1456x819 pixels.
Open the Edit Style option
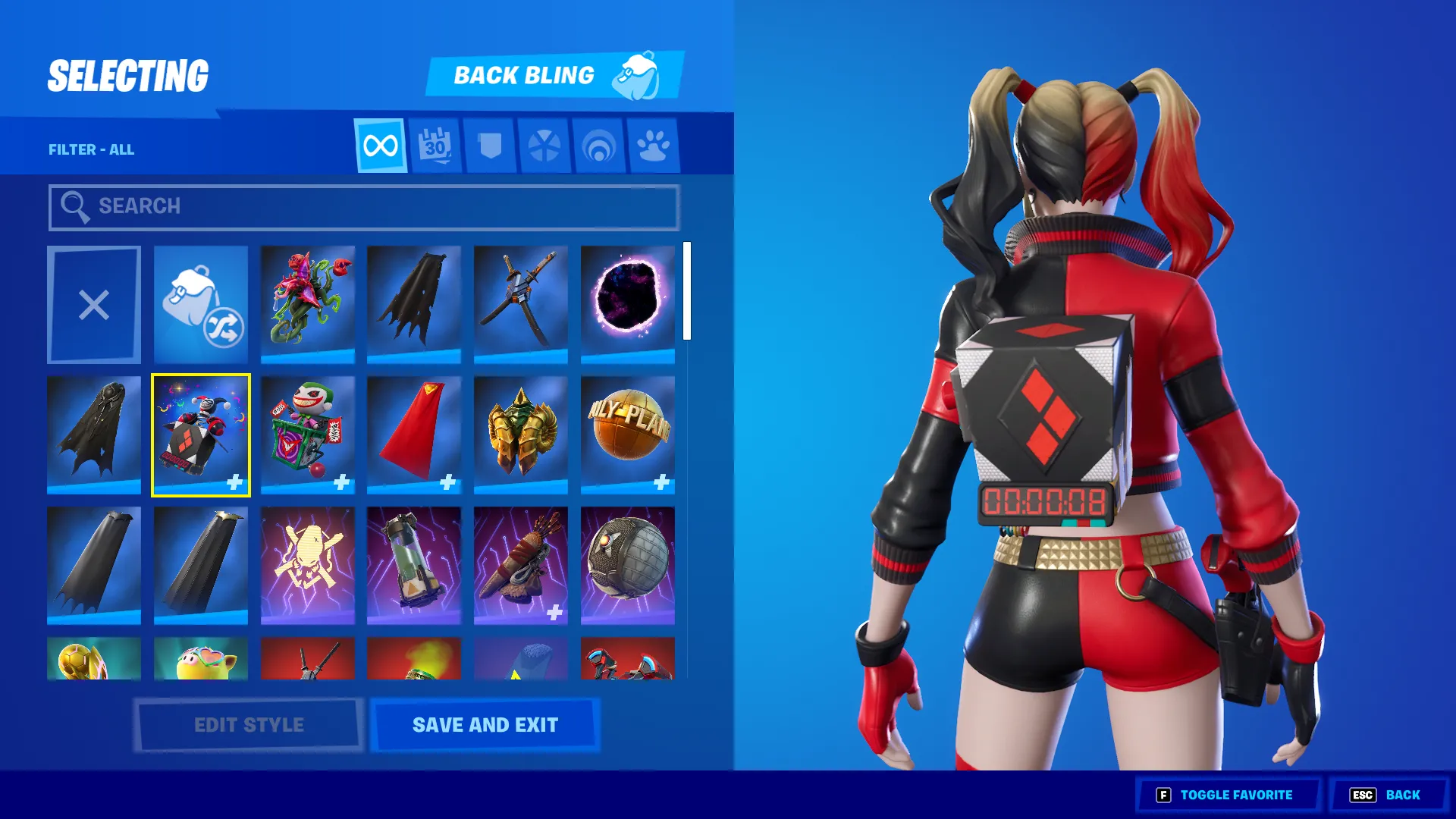pyautogui.click(x=249, y=725)
